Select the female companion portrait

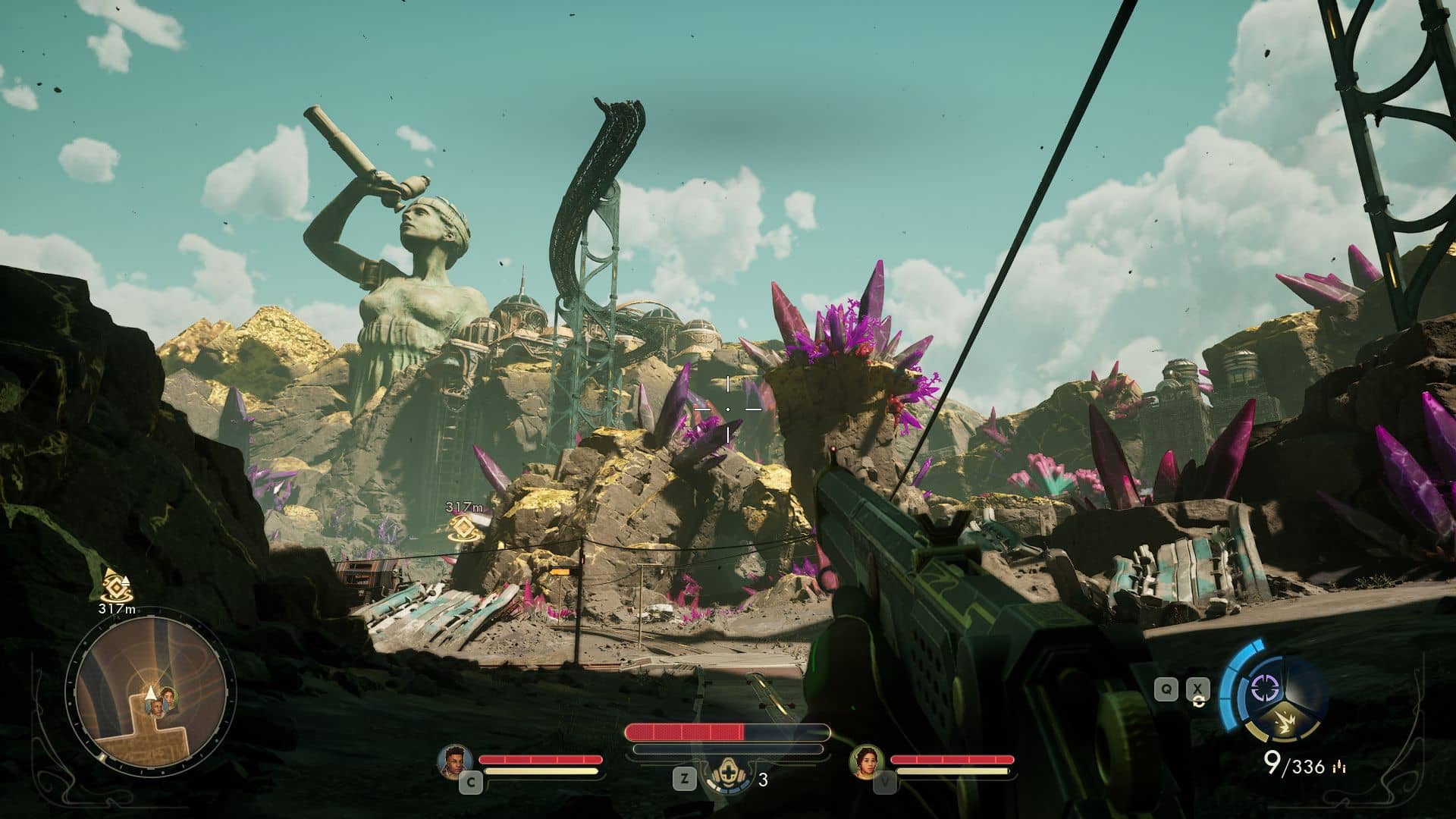[866, 761]
